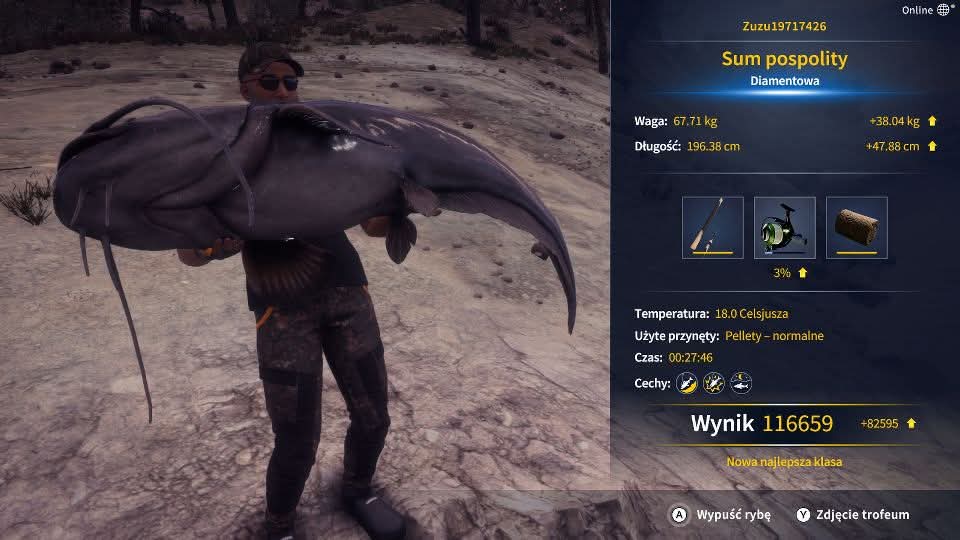
Task: Select the pellet bait equipment slot
Action: point(856,227)
